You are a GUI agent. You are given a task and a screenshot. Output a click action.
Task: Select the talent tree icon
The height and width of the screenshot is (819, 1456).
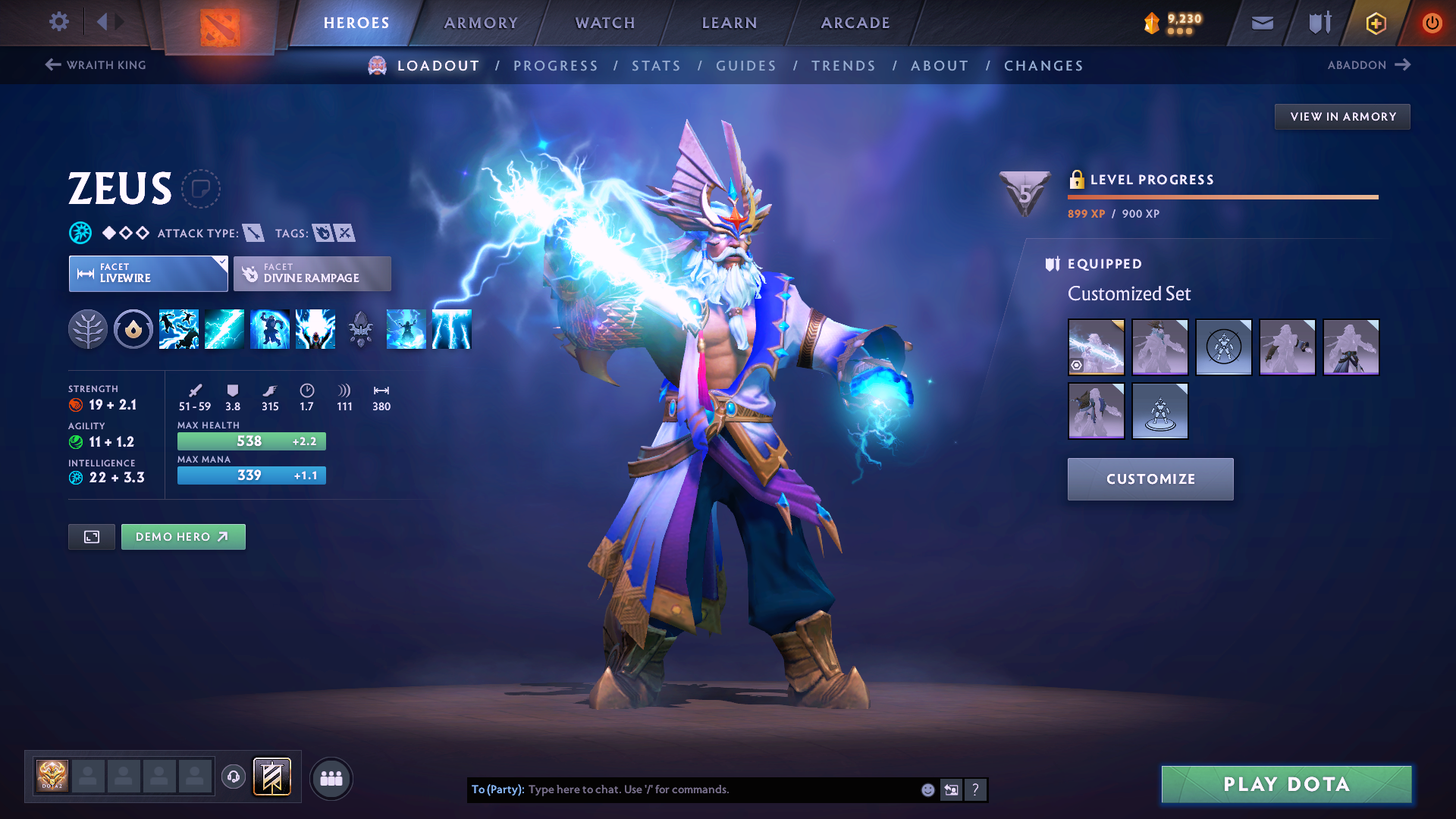tap(88, 329)
